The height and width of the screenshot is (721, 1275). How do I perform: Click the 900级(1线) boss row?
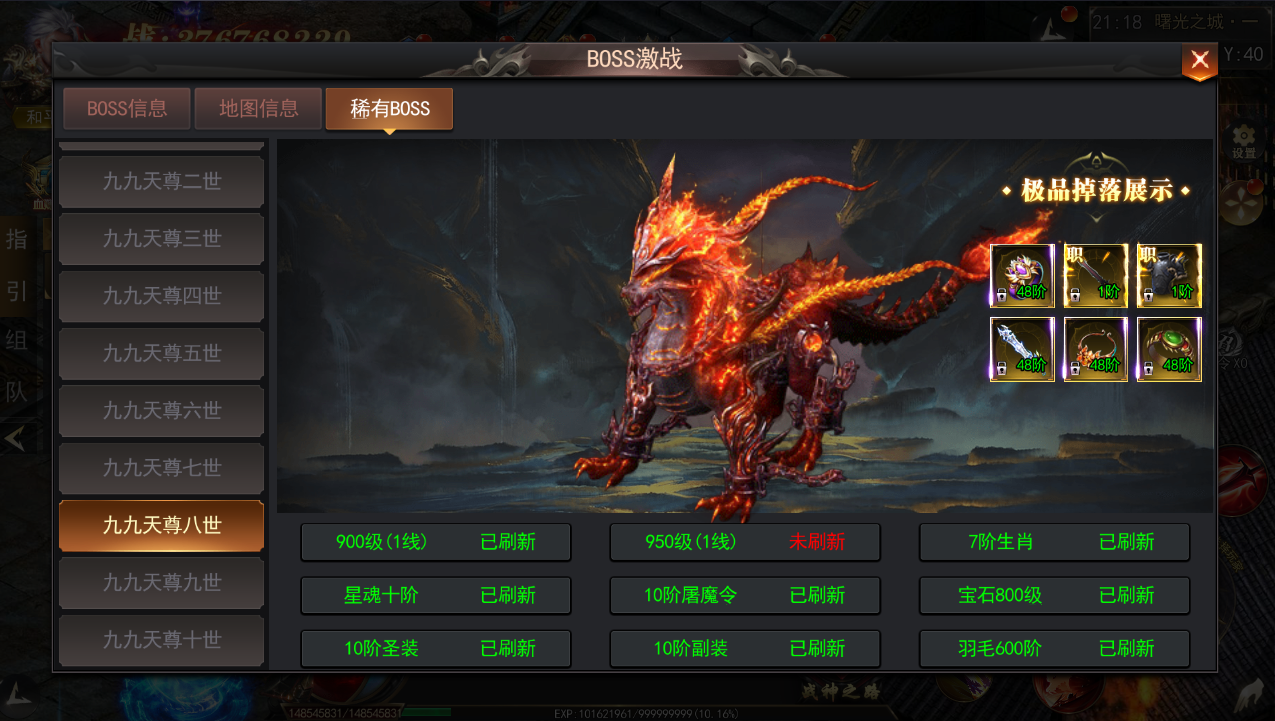pos(436,542)
